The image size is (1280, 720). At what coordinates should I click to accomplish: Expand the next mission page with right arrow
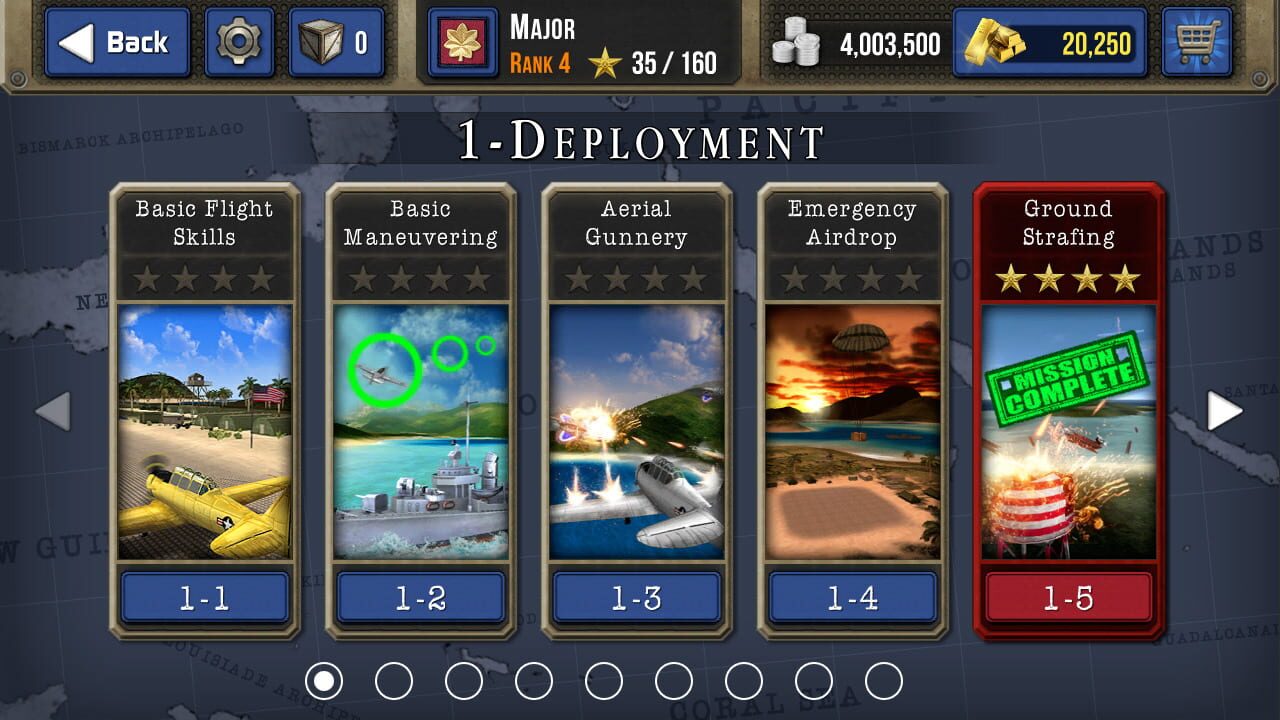pos(1225,410)
